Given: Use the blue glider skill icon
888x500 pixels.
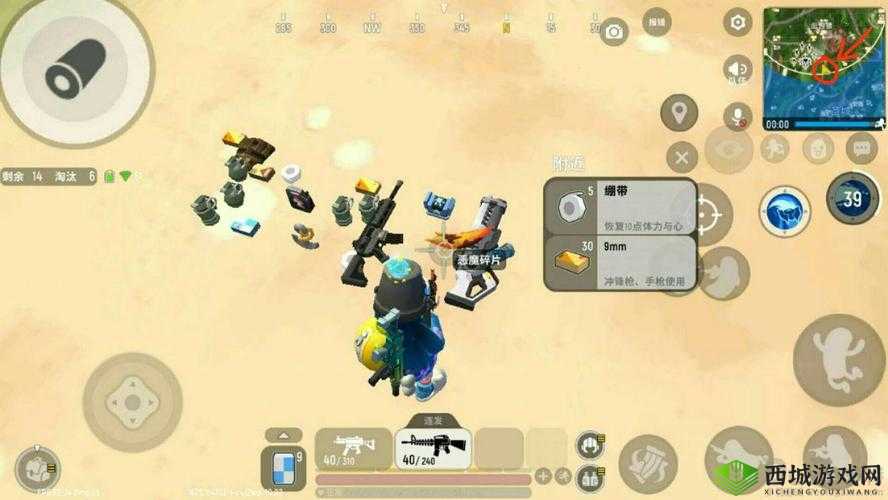Looking at the screenshot, I should pyautogui.click(x=785, y=210).
